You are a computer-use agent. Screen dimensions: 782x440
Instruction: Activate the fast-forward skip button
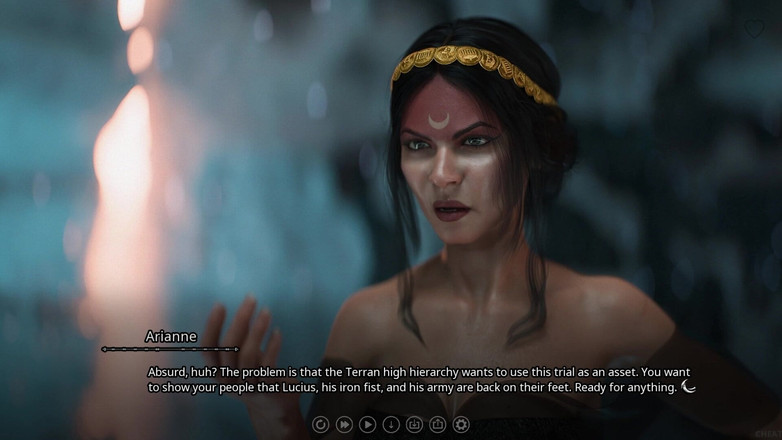tap(344, 425)
